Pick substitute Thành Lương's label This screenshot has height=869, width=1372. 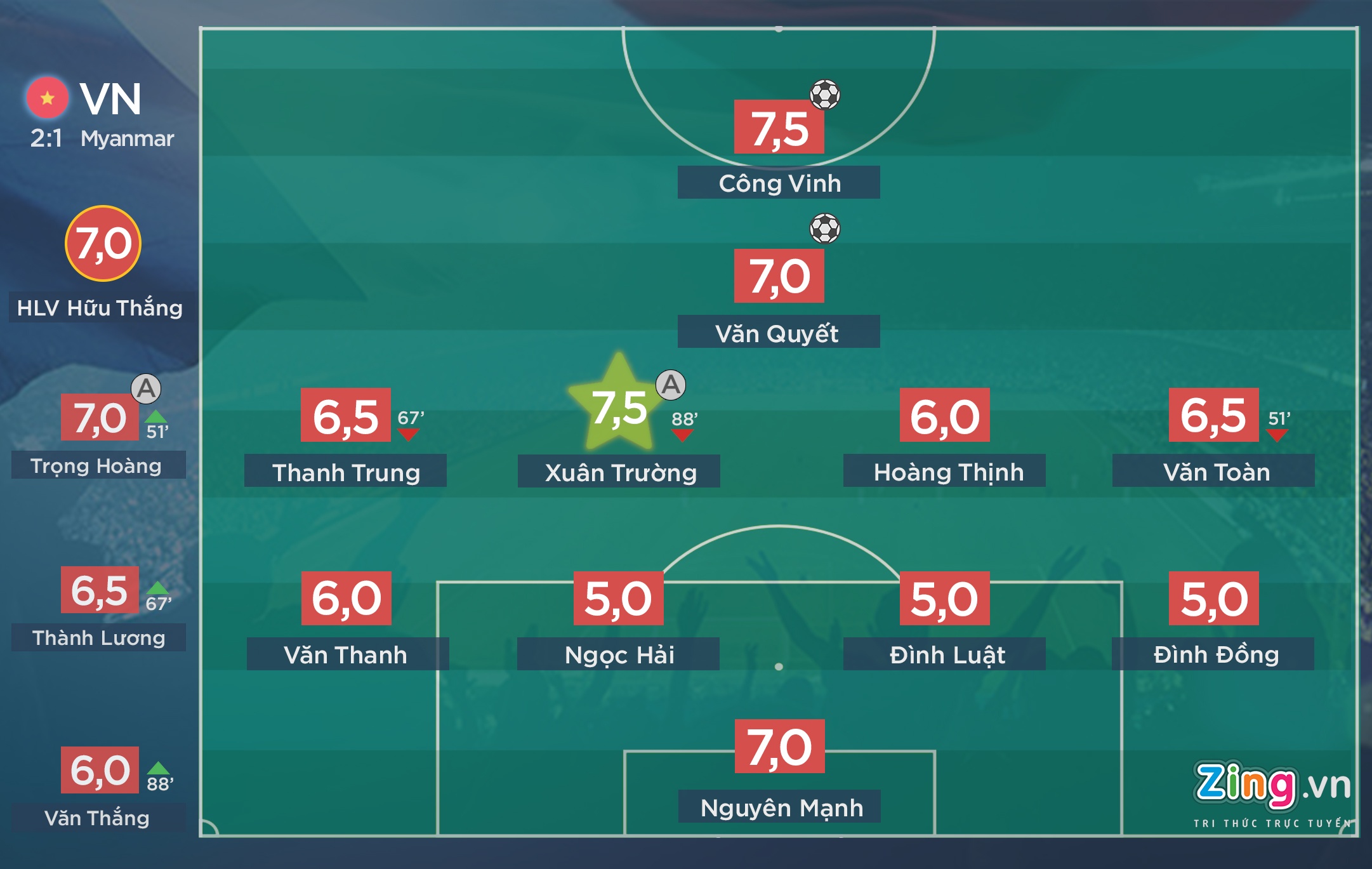pos(98,637)
